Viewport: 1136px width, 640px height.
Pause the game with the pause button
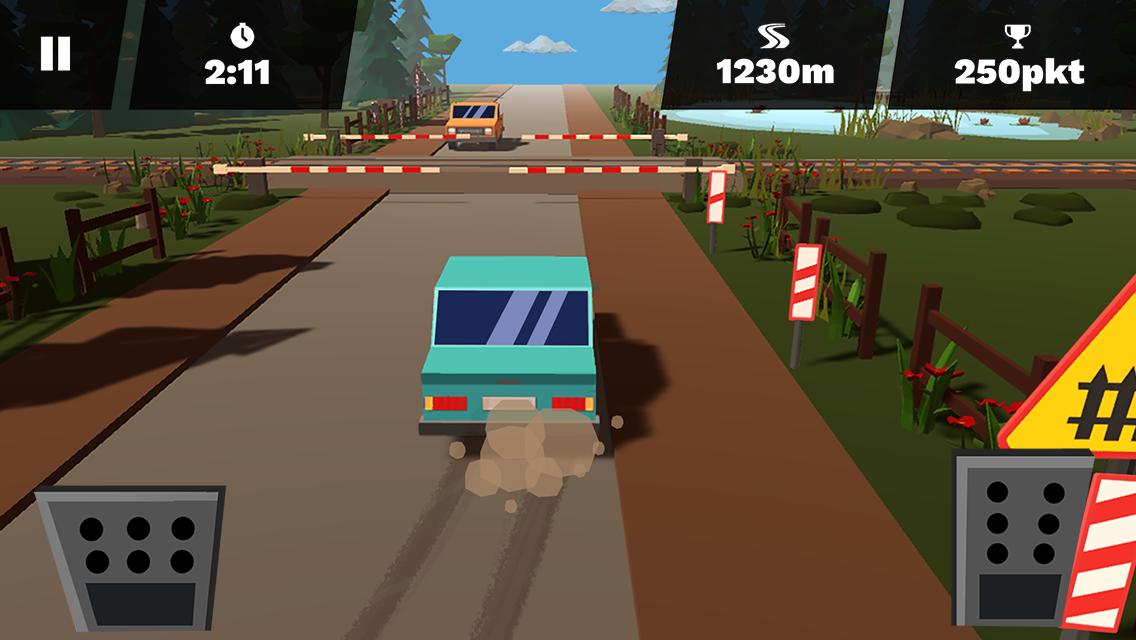pos(55,54)
